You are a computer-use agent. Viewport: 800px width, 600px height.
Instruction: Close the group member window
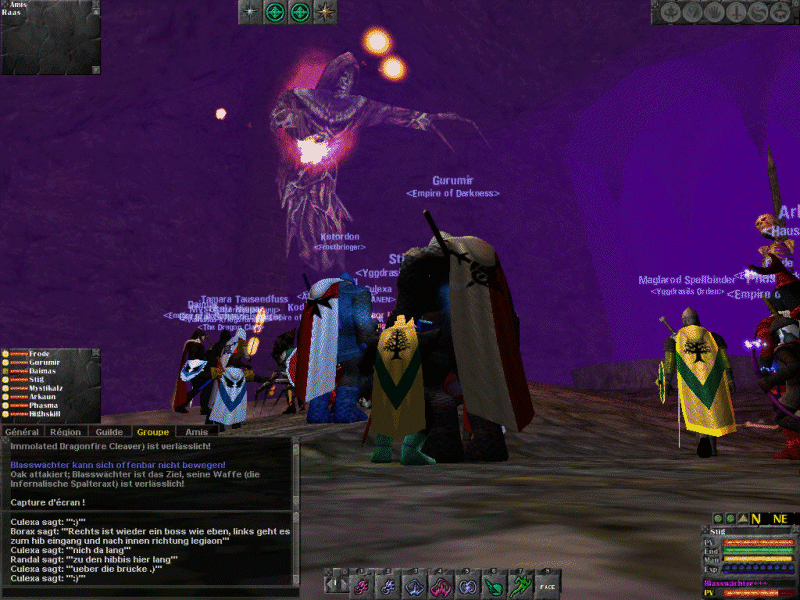pyautogui.click(x=95, y=354)
